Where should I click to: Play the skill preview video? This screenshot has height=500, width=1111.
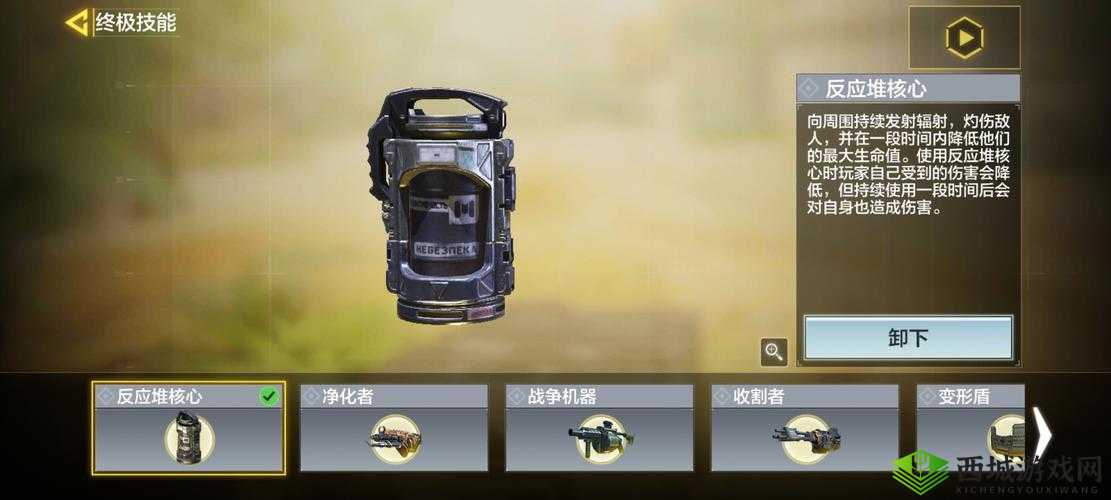[964, 38]
